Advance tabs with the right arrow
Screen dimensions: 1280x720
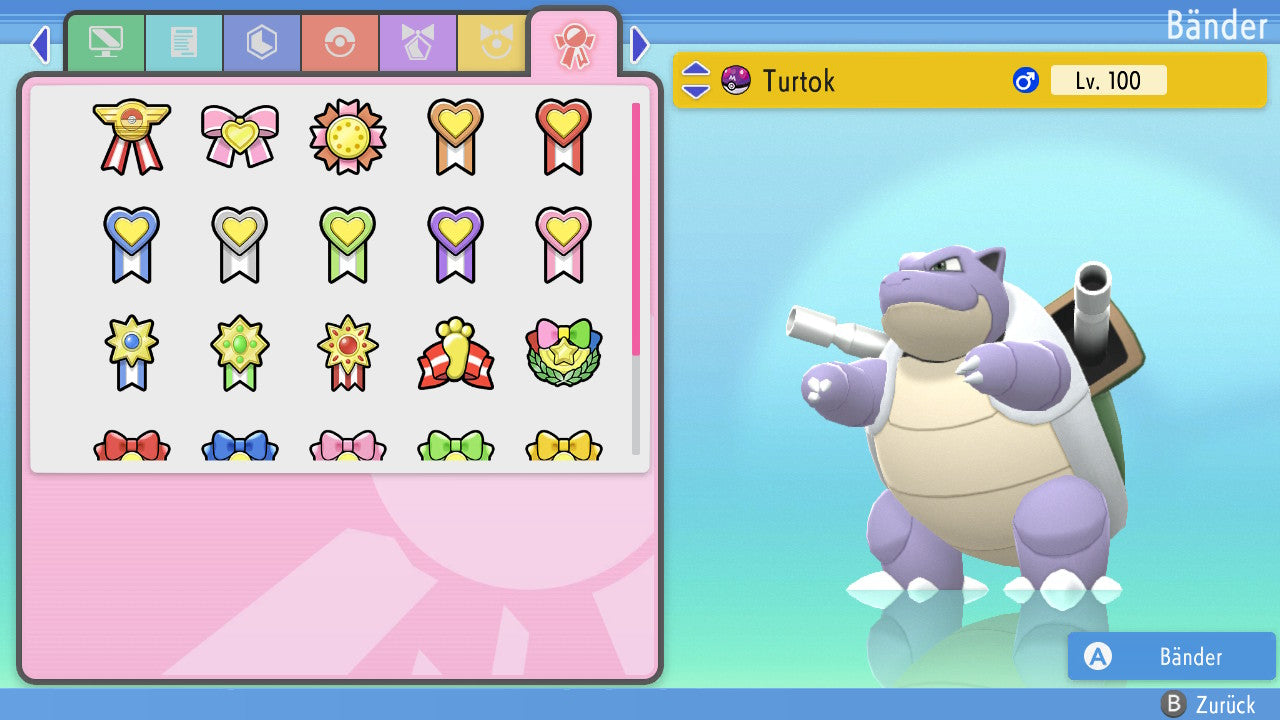pos(640,44)
